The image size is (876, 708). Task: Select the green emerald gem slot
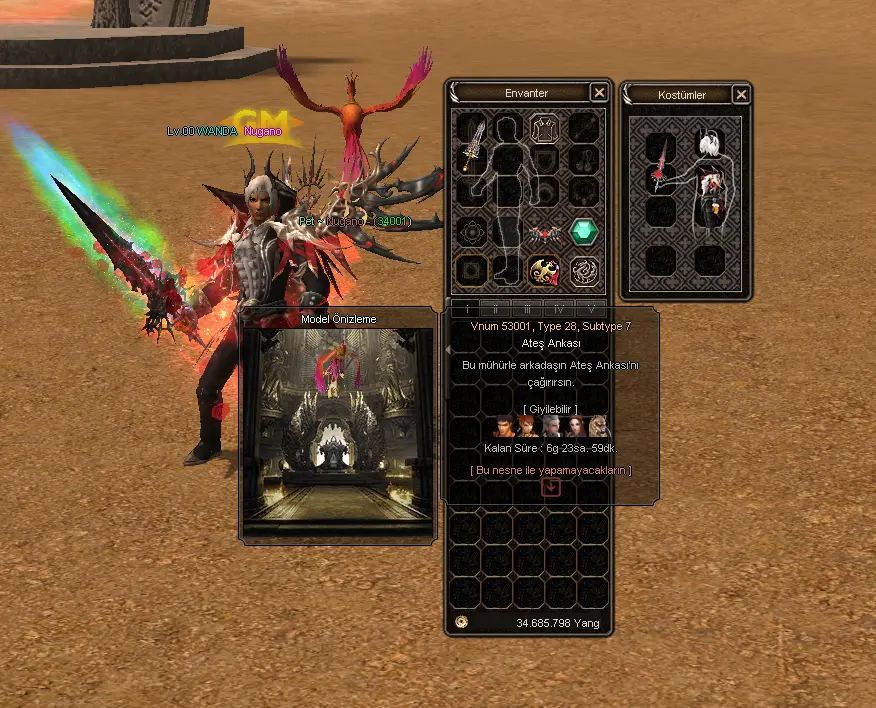click(584, 232)
